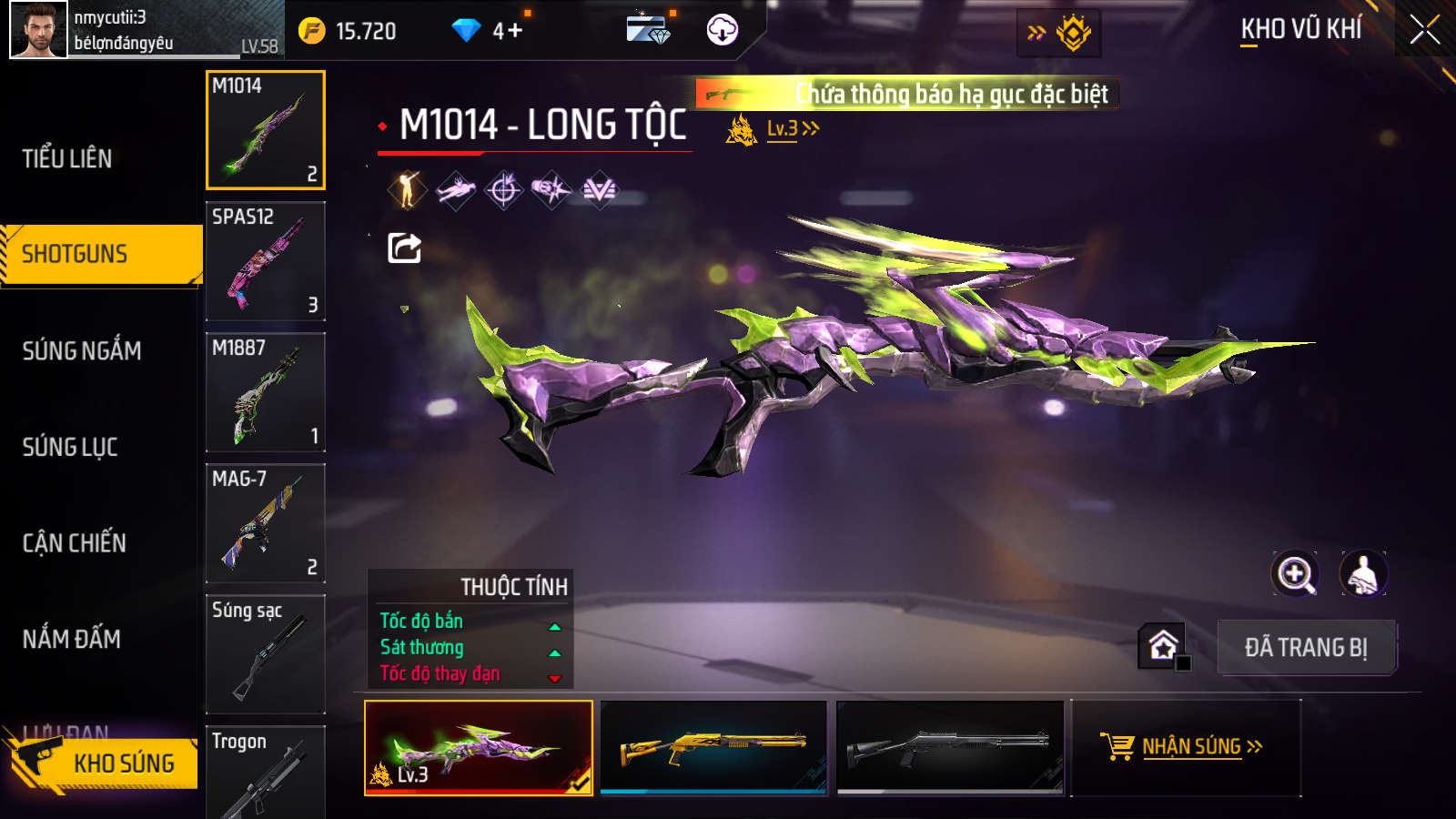
Task: Open the Súng Lục category
Action: tap(70, 447)
